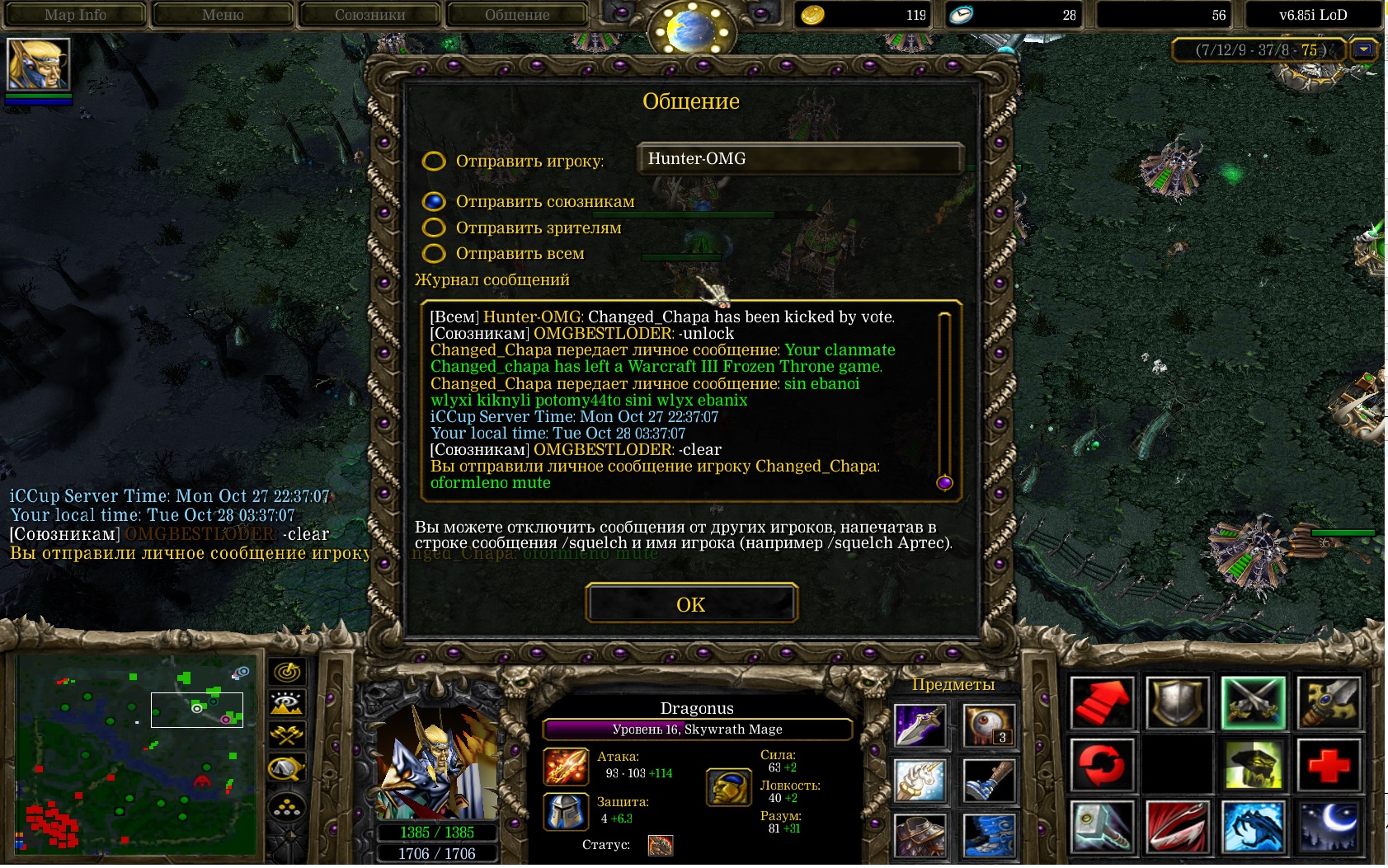Click the message log scrollbar handle
The height and width of the screenshot is (868, 1388).
[944, 482]
